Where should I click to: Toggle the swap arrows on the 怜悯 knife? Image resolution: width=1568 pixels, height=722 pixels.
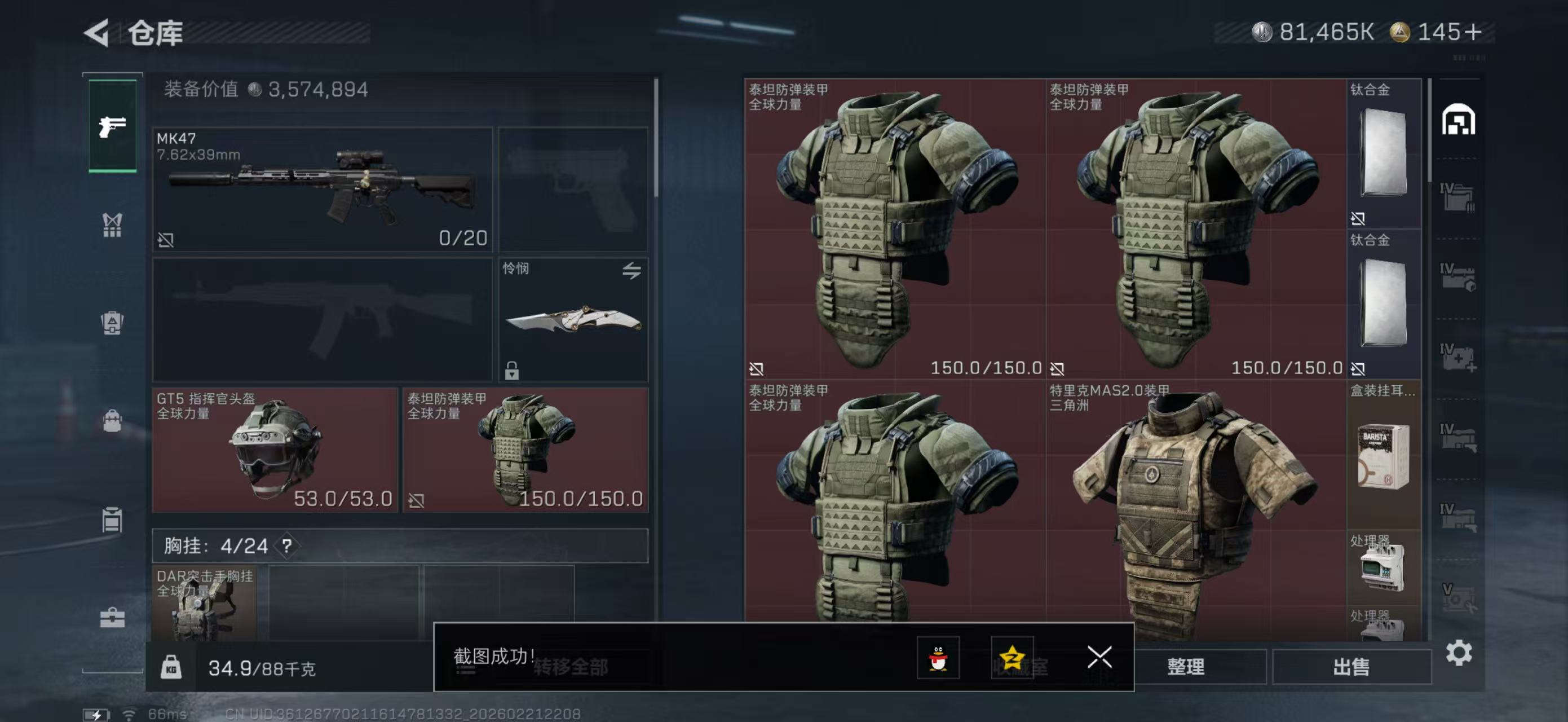(x=632, y=271)
